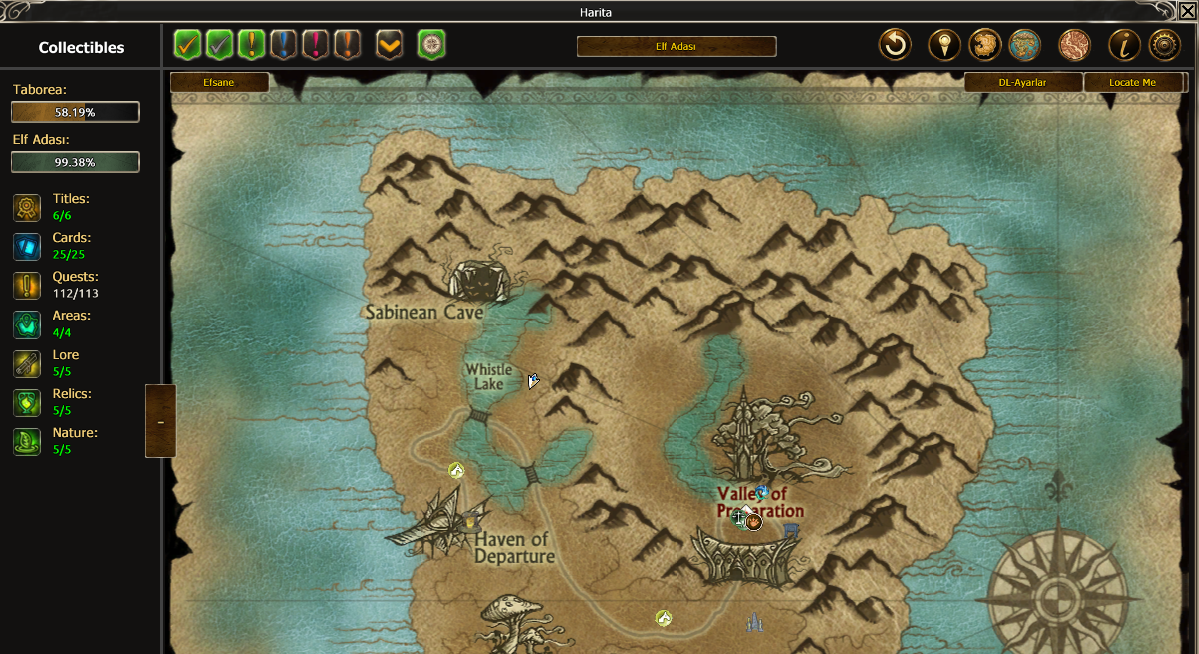Click the circular back arrow button
The height and width of the screenshot is (654, 1199).
point(895,45)
